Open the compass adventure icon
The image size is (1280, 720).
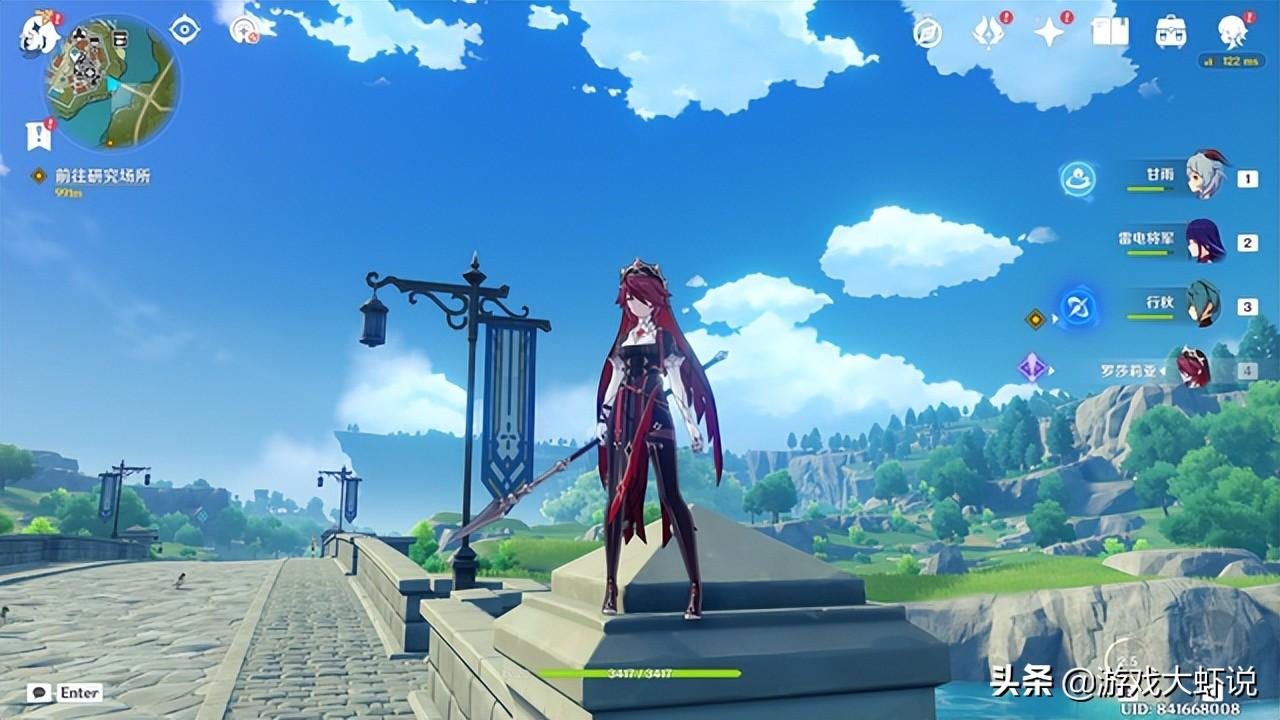pyautogui.click(x=928, y=33)
